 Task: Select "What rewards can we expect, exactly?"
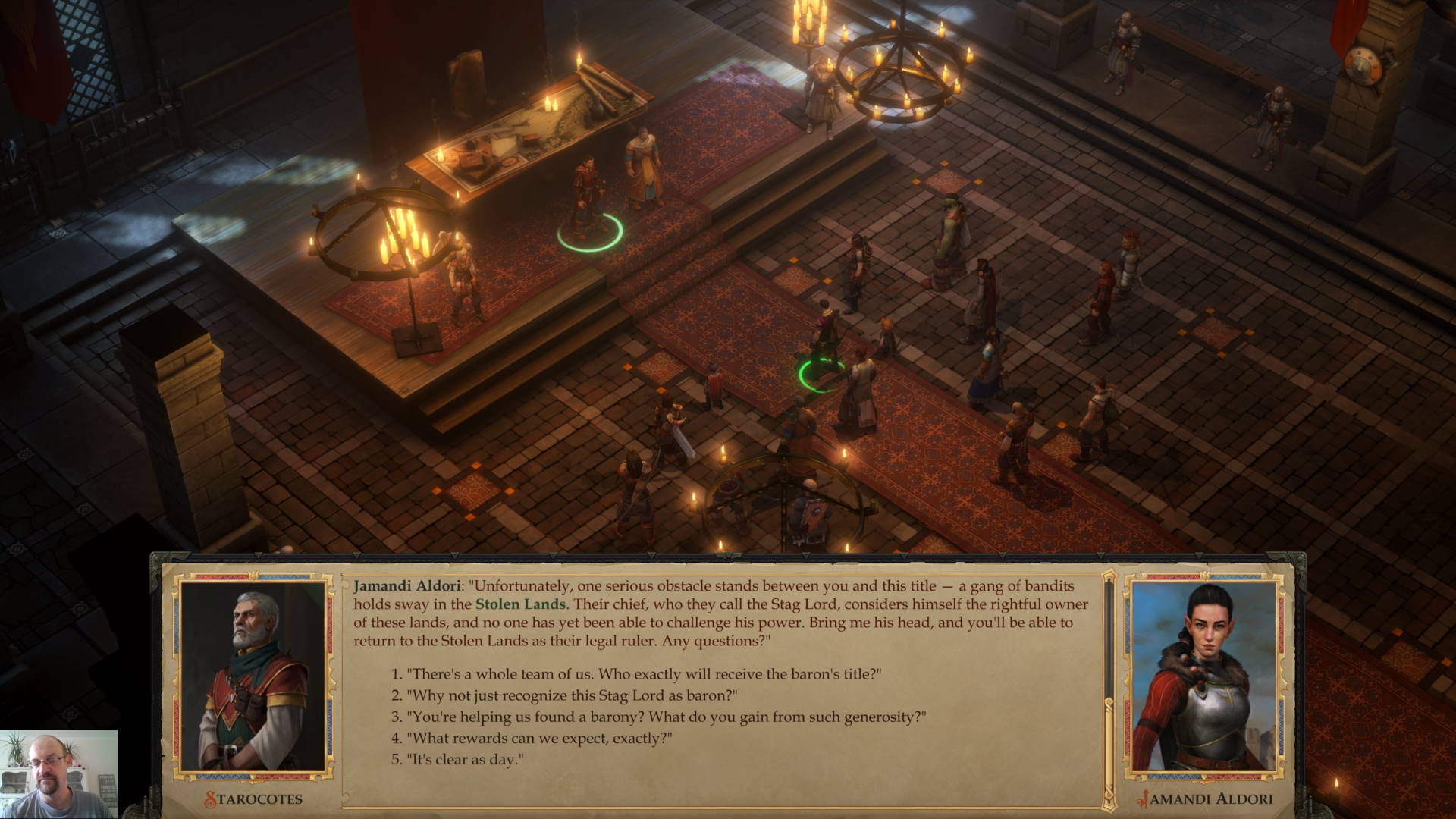[539, 738]
